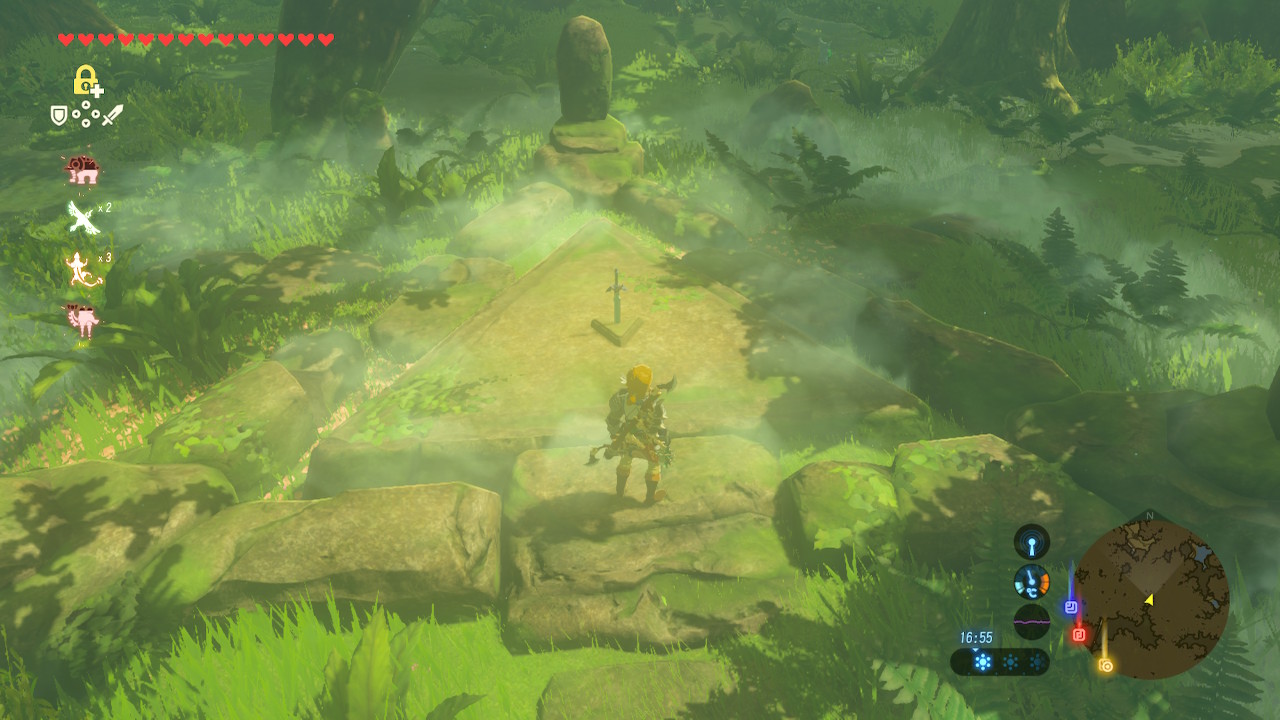Open the circular minimap
This screenshot has height=720, width=1280.
(x=1150, y=599)
